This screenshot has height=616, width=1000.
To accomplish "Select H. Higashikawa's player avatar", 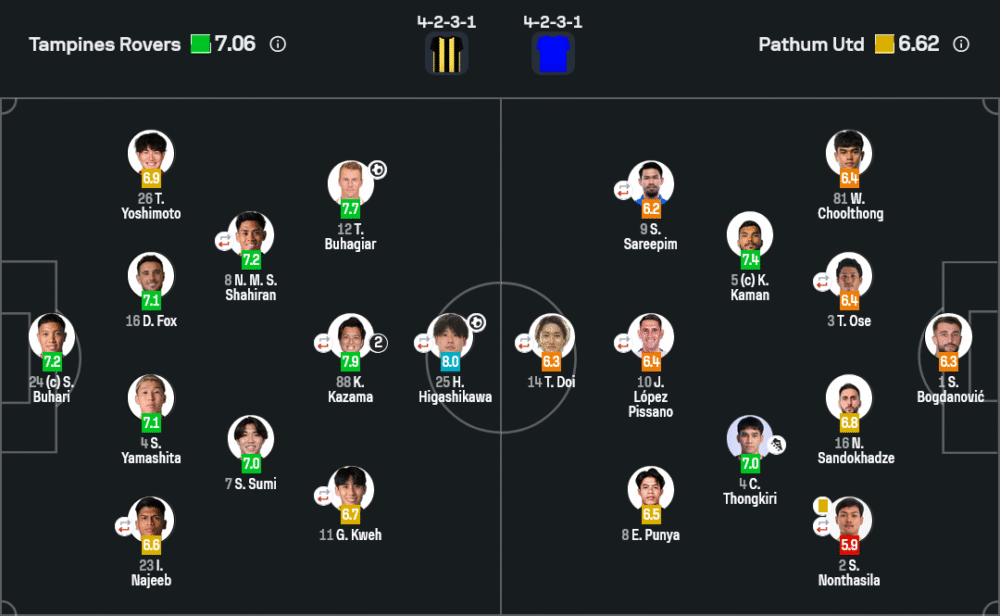I will 450,337.
